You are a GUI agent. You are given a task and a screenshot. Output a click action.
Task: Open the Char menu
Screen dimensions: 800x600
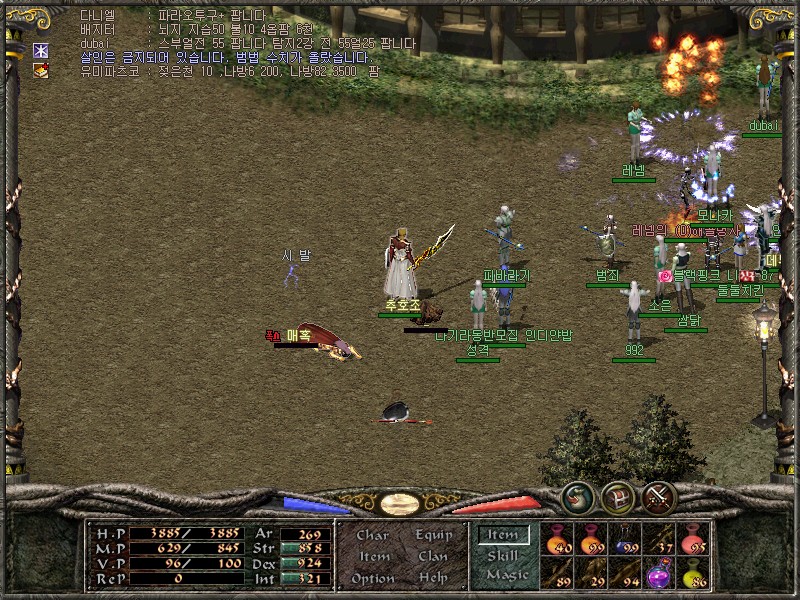pos(372,536)
